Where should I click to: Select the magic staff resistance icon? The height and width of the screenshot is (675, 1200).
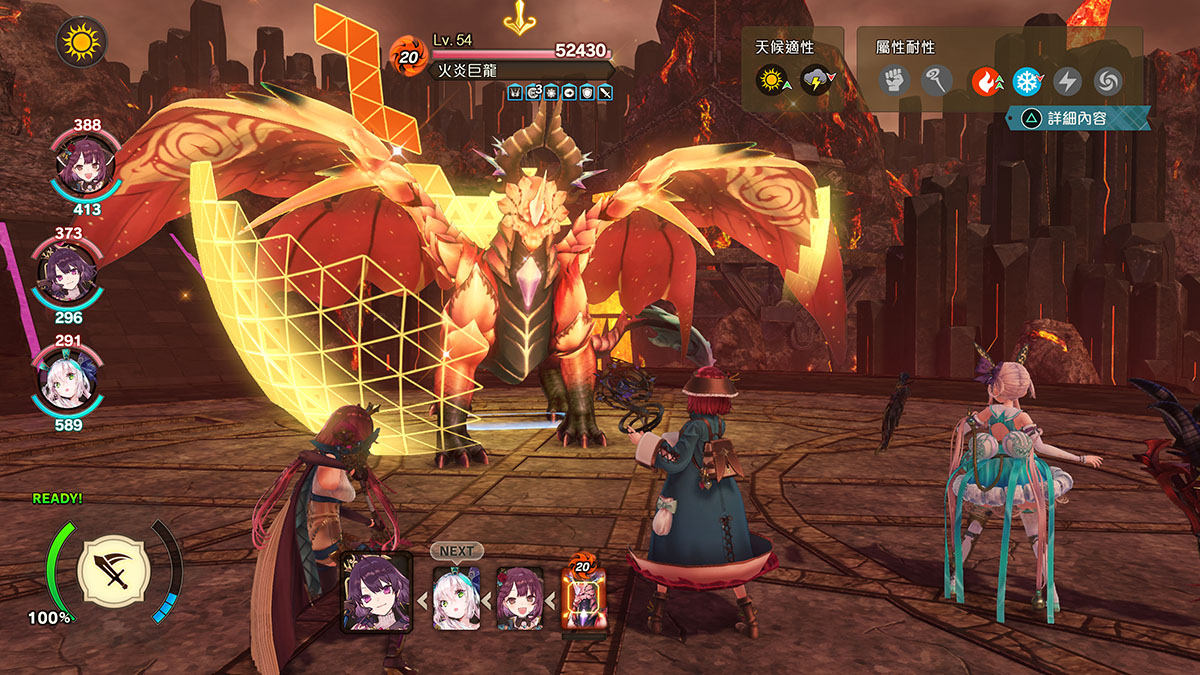(937, 80)
